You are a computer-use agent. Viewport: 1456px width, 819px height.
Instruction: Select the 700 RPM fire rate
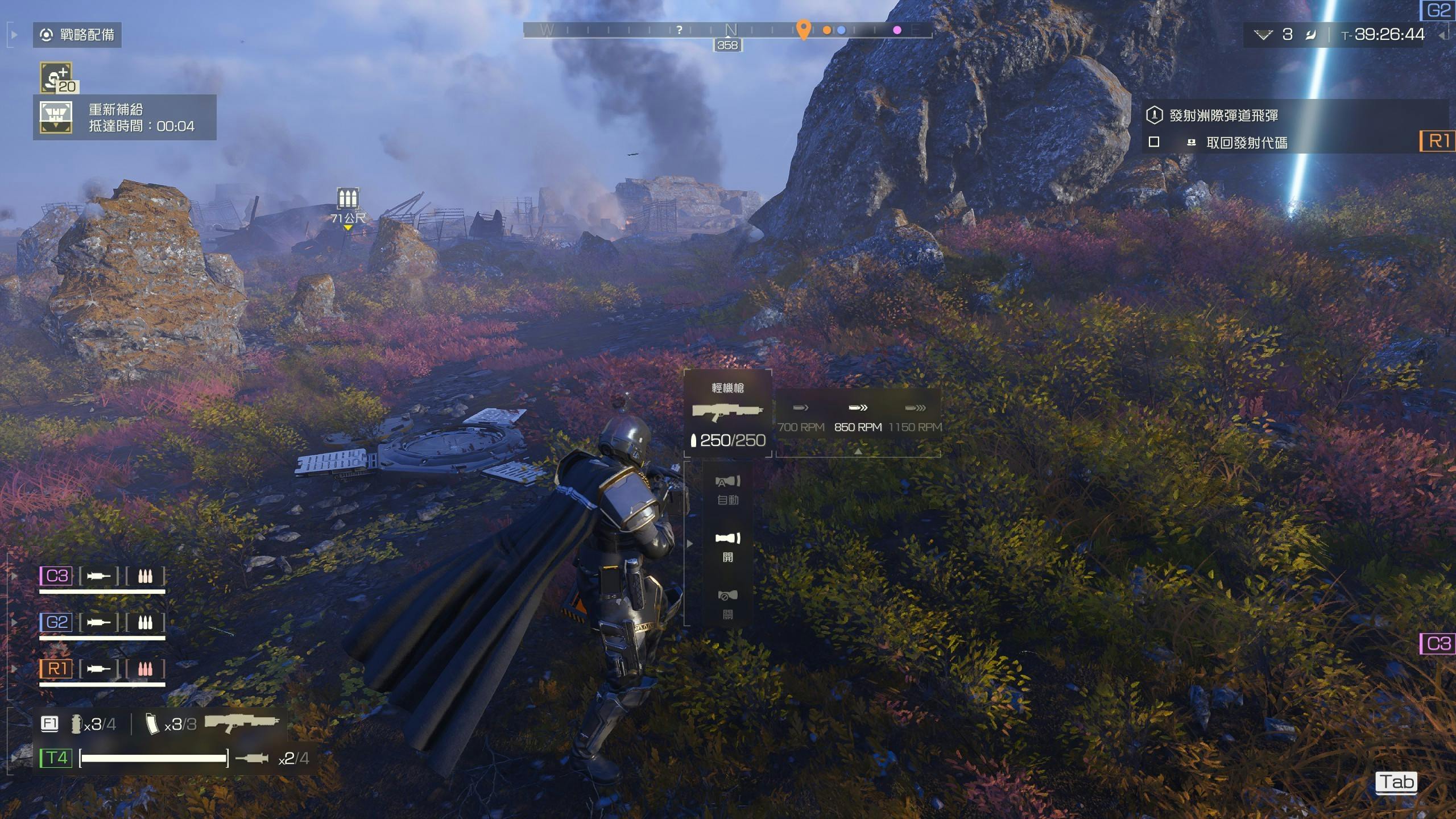[x=801, y=418]
